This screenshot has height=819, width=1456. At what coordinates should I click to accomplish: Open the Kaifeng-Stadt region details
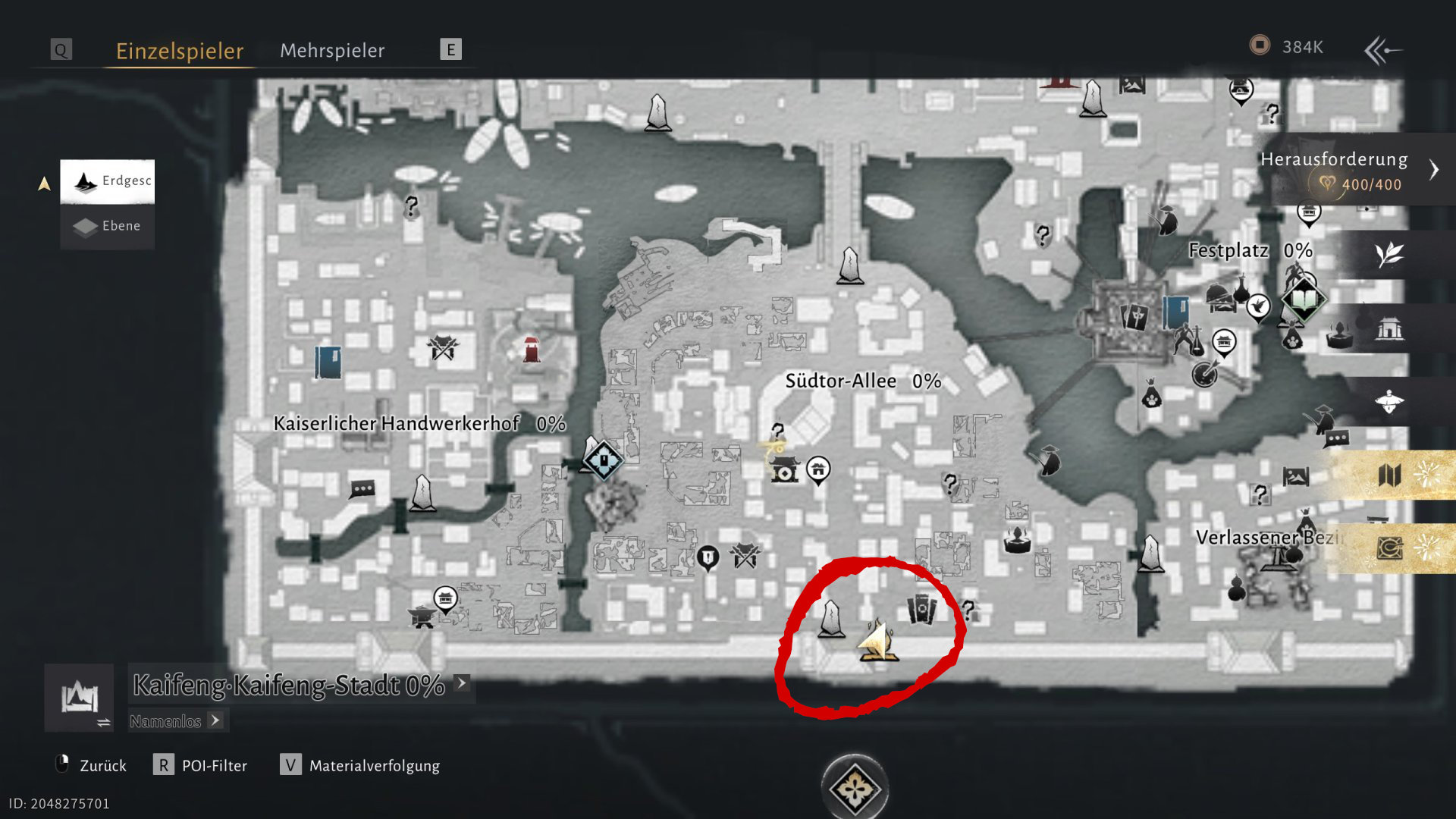(289, 685)
